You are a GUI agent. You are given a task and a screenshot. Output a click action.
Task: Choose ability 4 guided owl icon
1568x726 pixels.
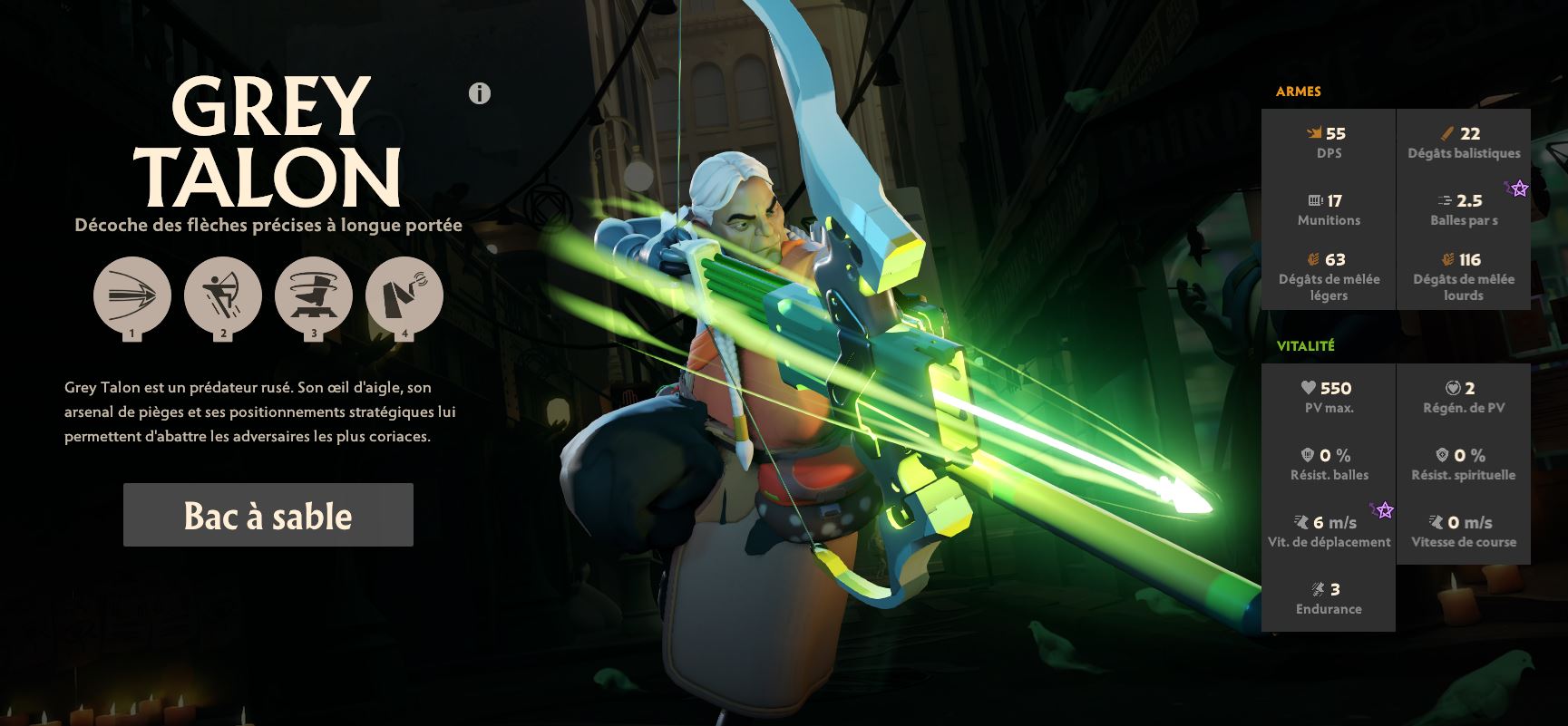(404, 295)
